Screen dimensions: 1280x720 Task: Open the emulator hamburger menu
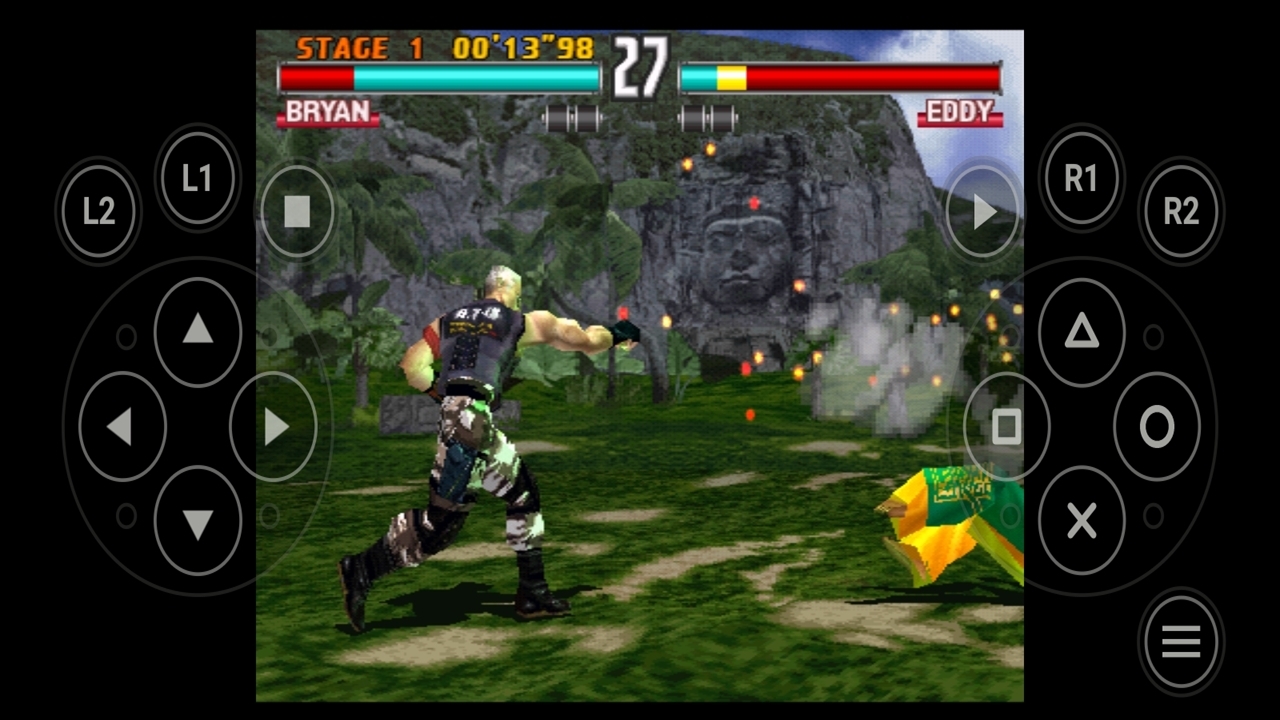(x=1180, y=642)
